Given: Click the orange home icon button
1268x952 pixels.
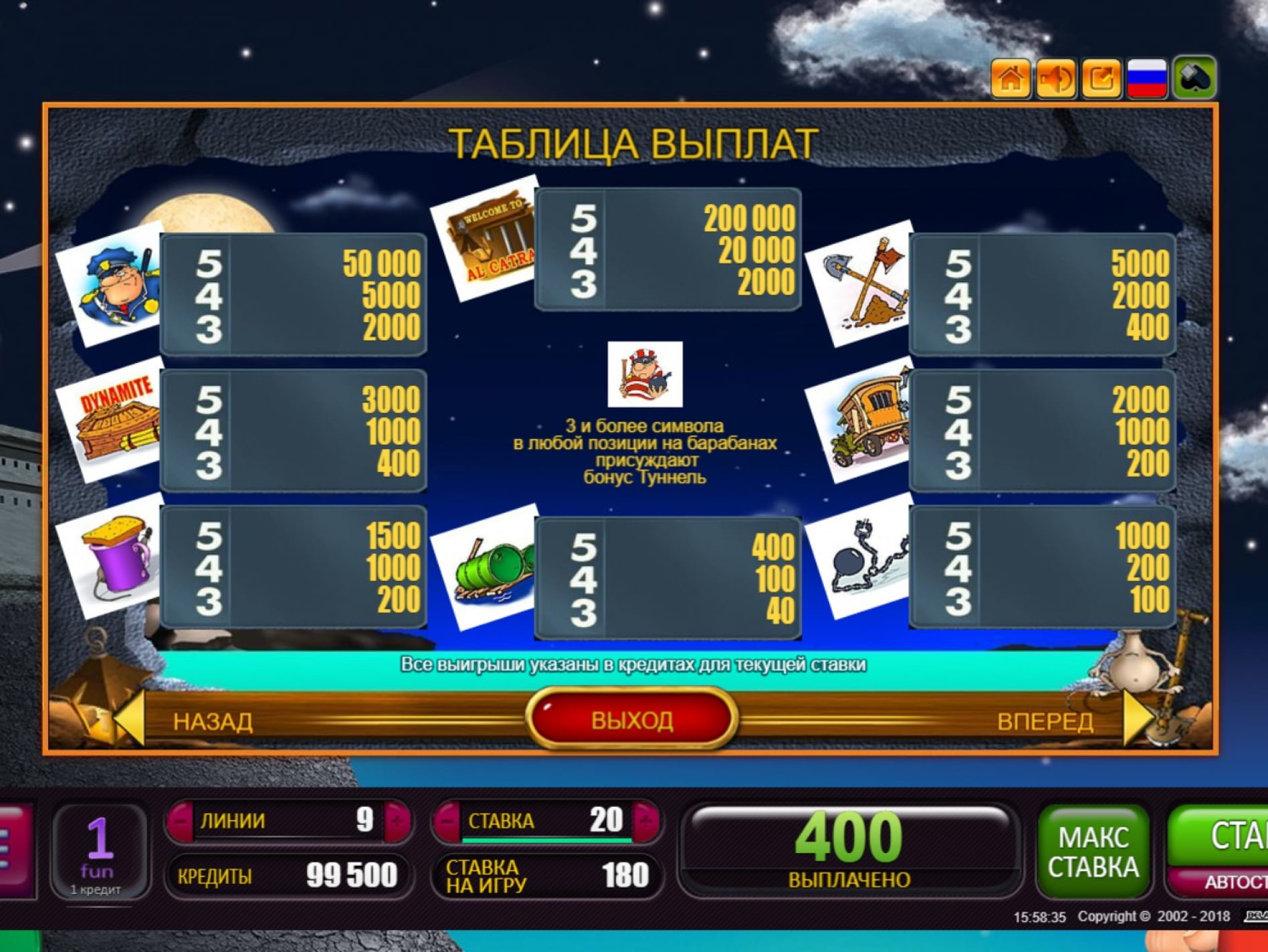Looking at the screenshot, I should click(1010, 78).
